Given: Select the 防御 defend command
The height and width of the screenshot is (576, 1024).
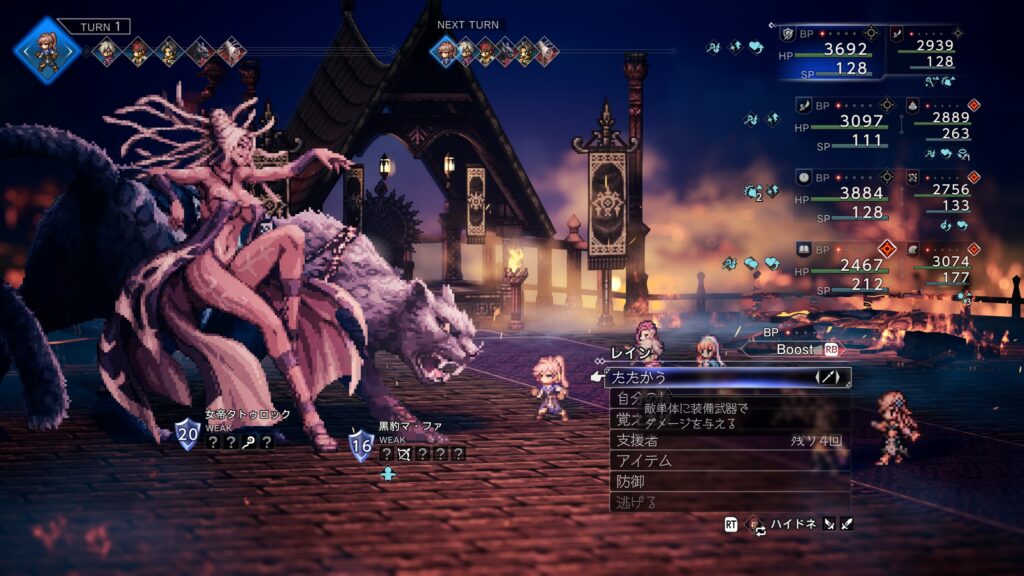Looking at the screenshot, I should [700, 482].
